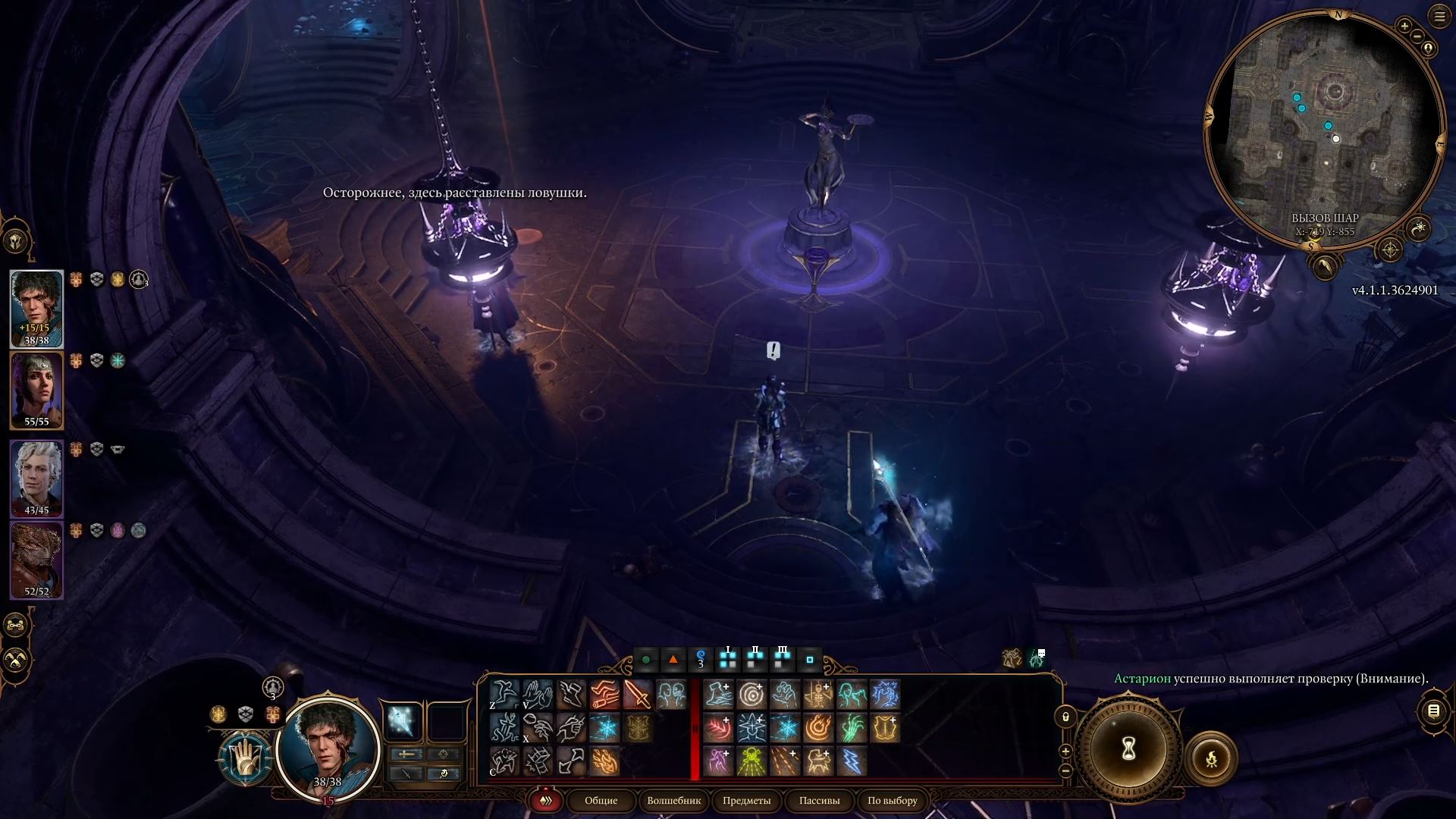The width and height of the screenshot is (1456, 819).
Task: Cast the orange fire spiral spell
Action: coord(818,728)
